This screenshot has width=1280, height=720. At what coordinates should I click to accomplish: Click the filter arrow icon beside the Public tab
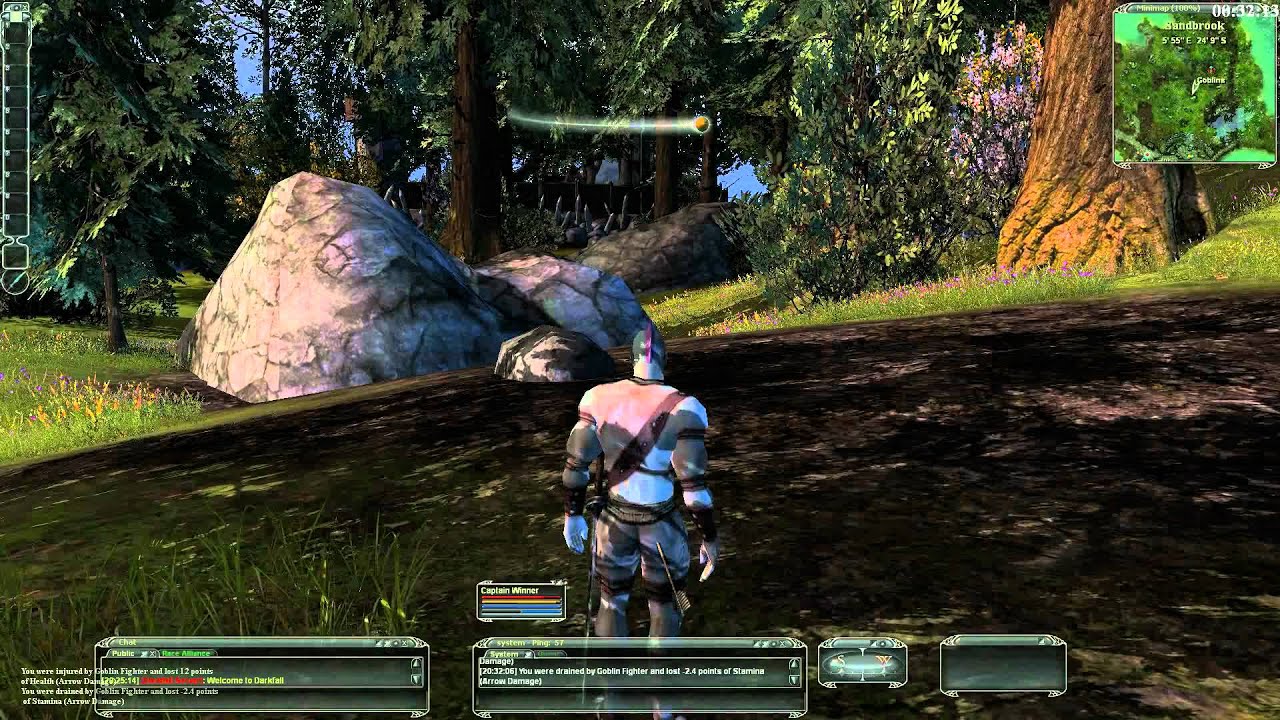pos(143,654)
